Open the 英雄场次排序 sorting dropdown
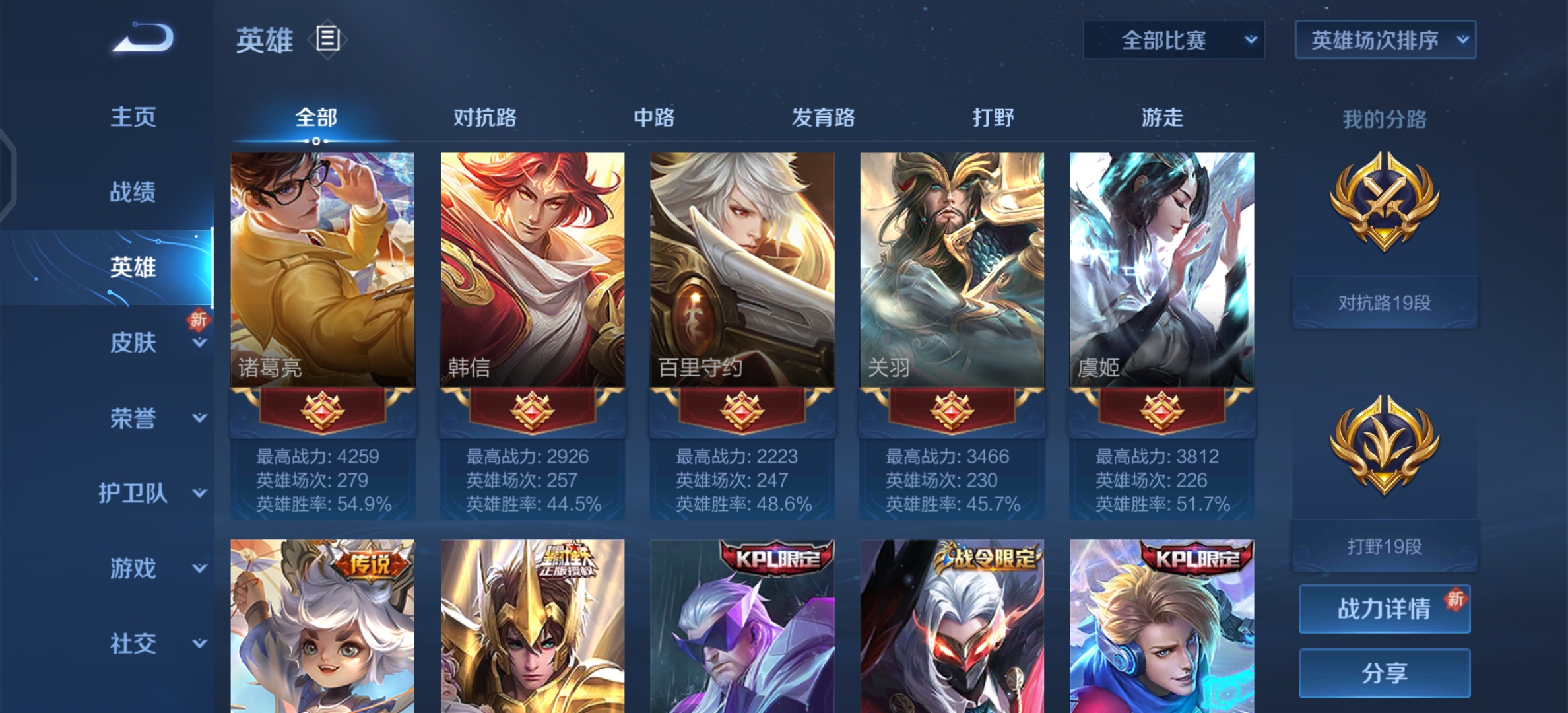The height and width of the screenshot is (713, 1568). 1384,40
